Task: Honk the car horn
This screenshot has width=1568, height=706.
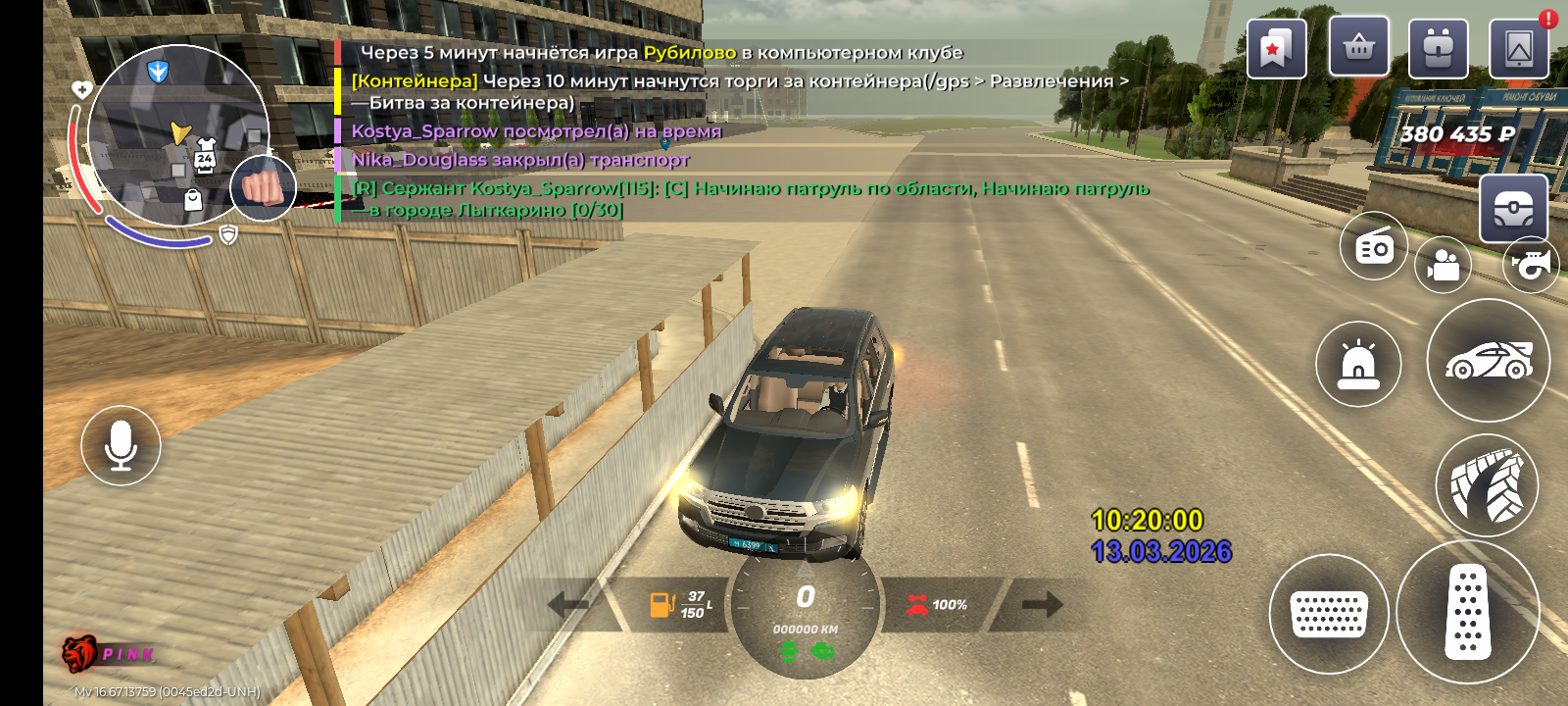Action: click(1531, 264)
